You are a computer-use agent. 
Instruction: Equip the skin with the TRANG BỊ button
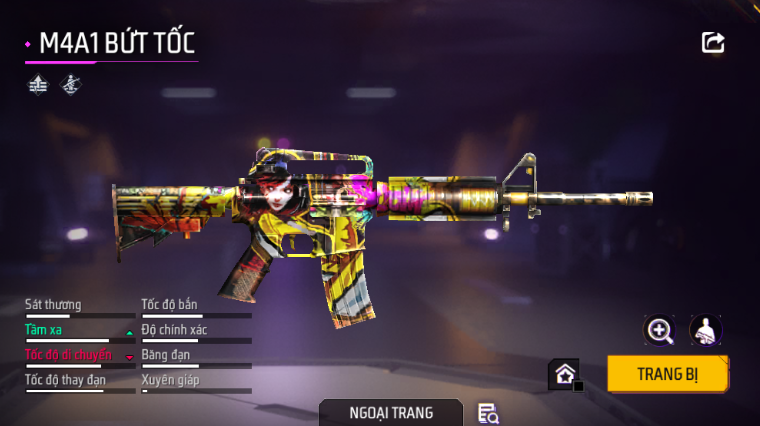point(667,375)
